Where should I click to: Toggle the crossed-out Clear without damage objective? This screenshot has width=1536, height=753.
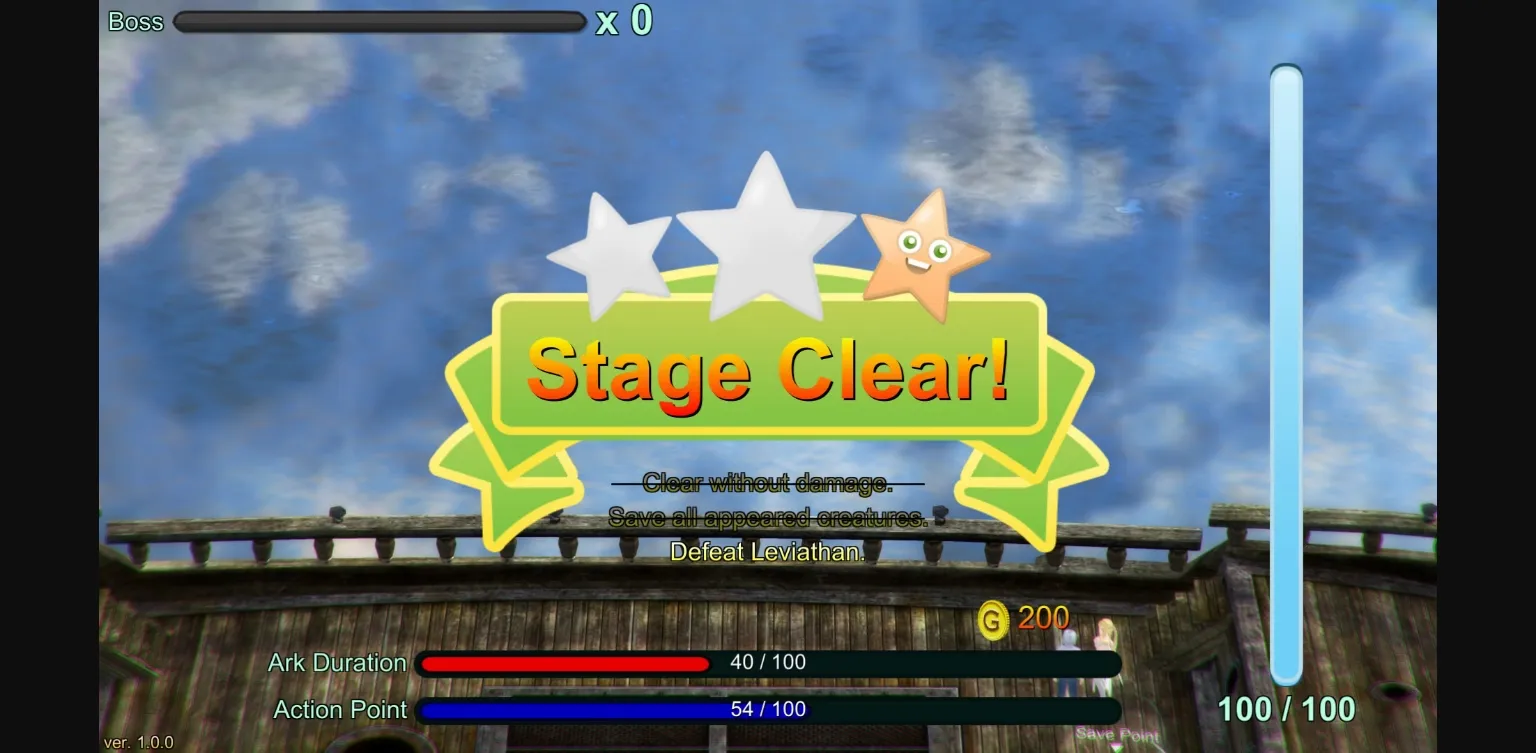tap(767, 483)
